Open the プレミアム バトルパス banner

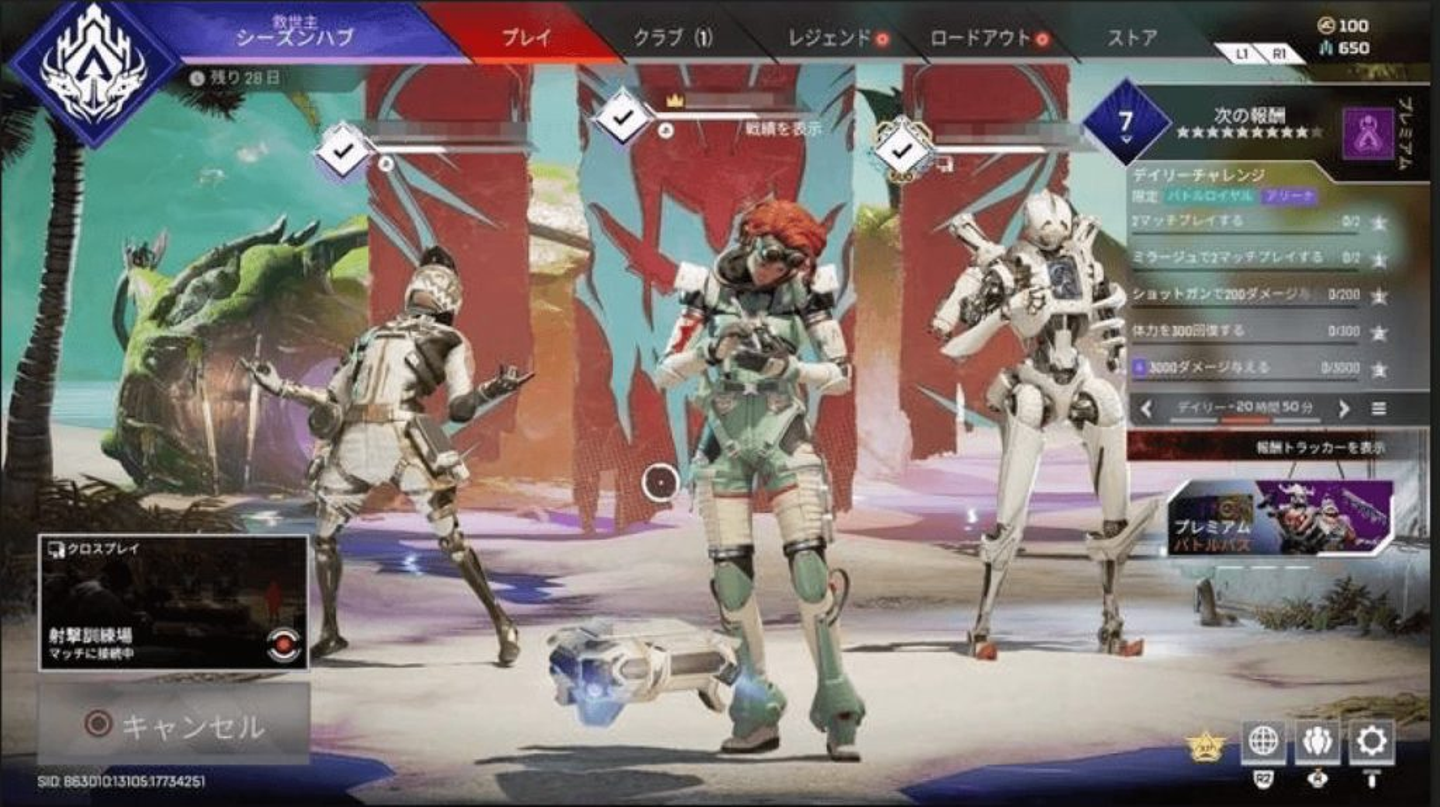coord(1280,518)
